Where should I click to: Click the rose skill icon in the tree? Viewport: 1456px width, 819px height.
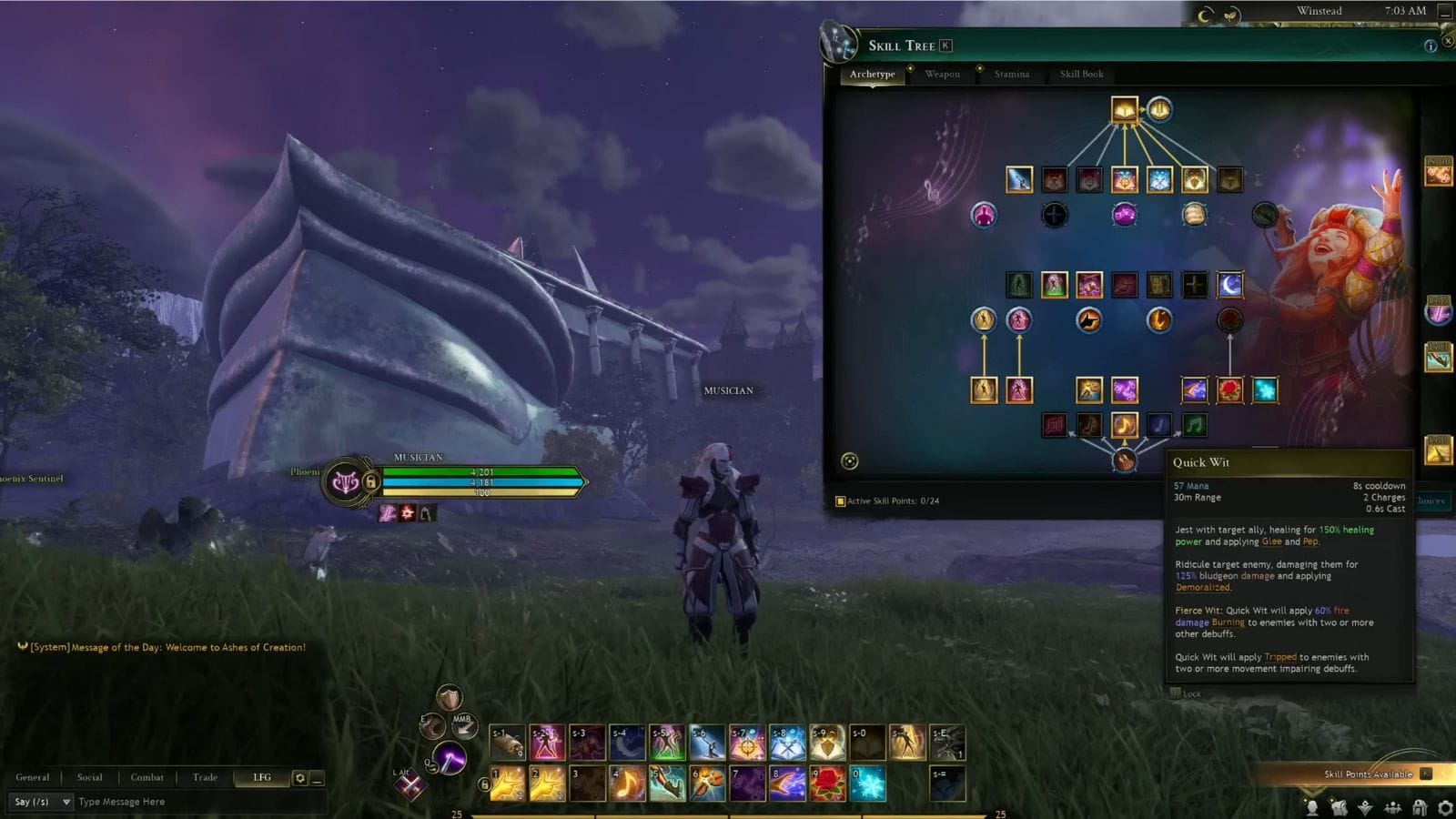click(1228, 389)
